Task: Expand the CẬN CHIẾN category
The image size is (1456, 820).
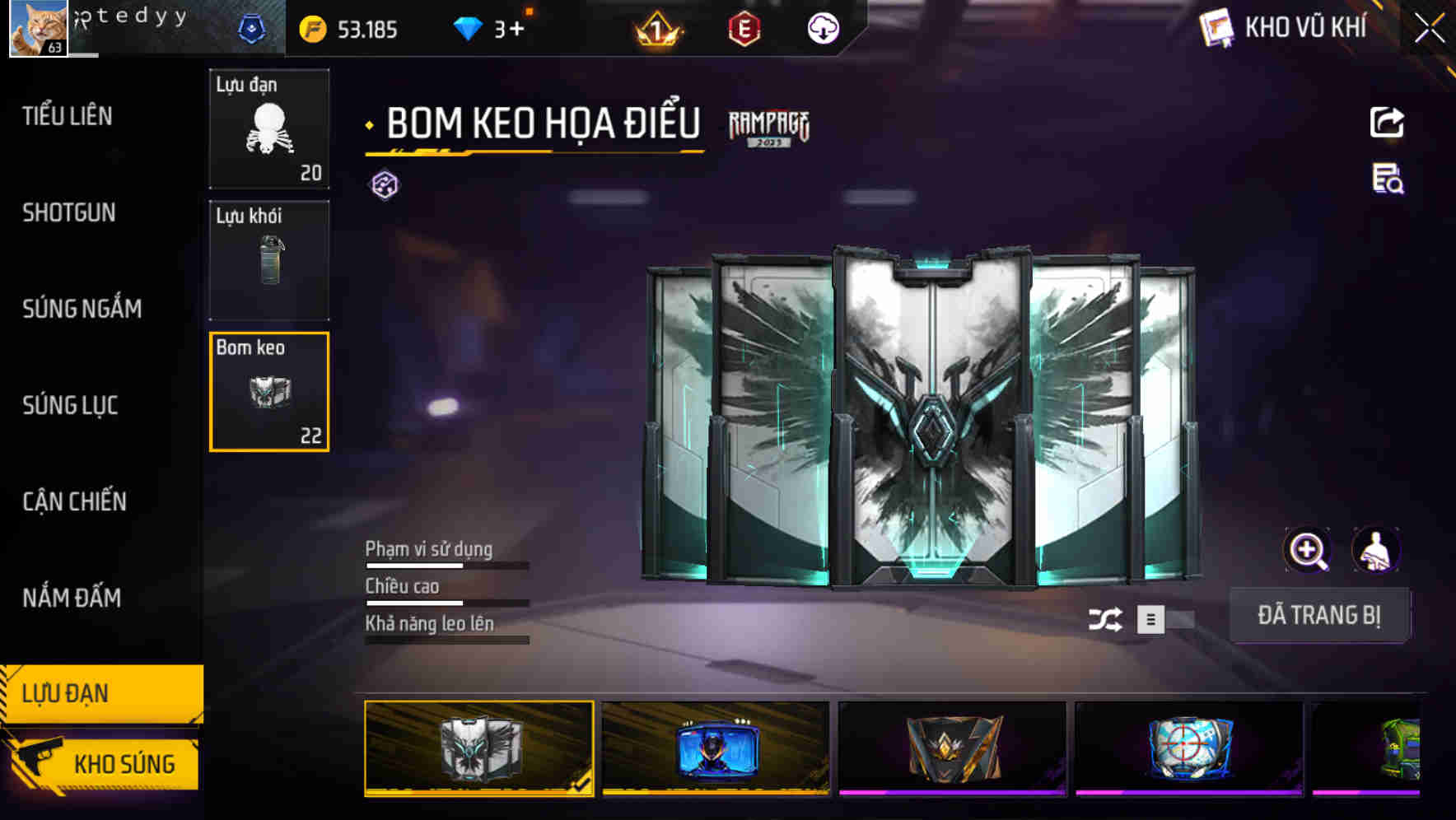Action: point(73,501)
